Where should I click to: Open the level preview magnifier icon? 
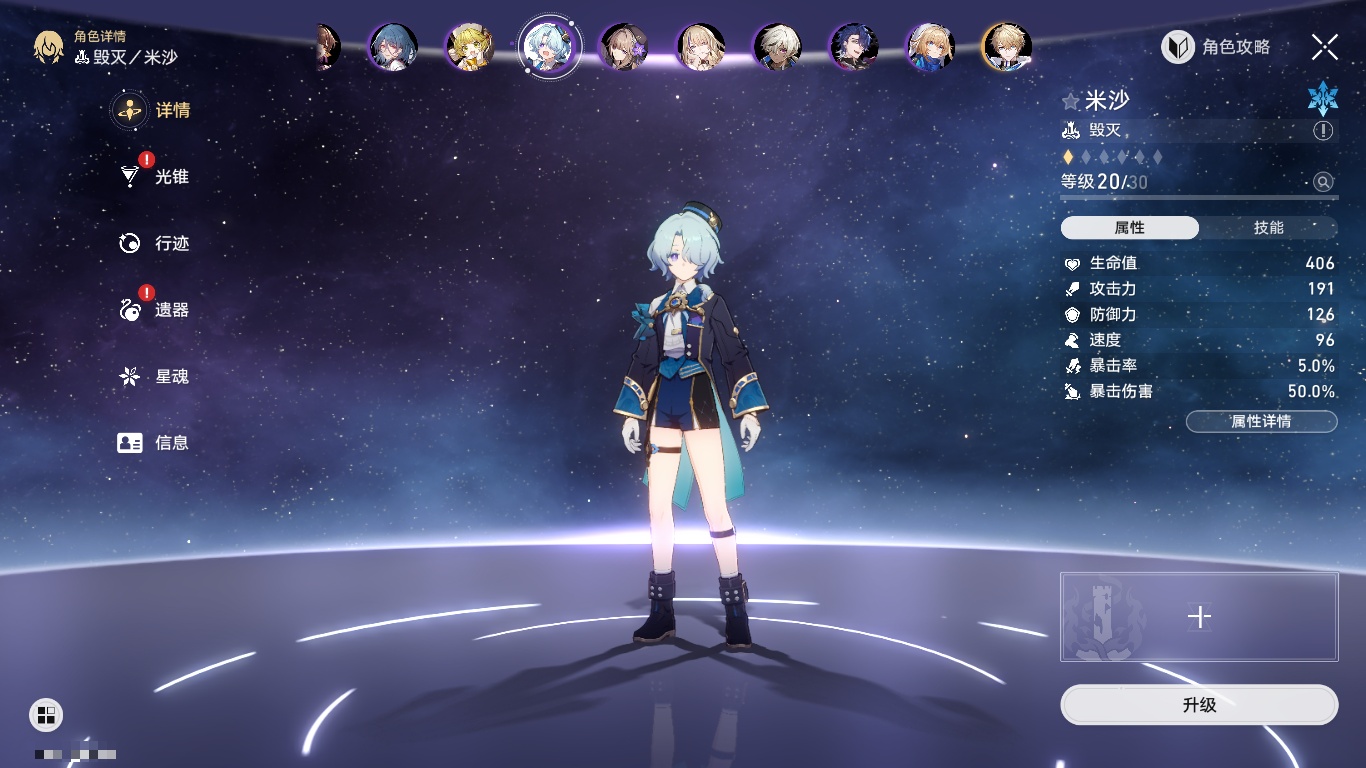1323,182
